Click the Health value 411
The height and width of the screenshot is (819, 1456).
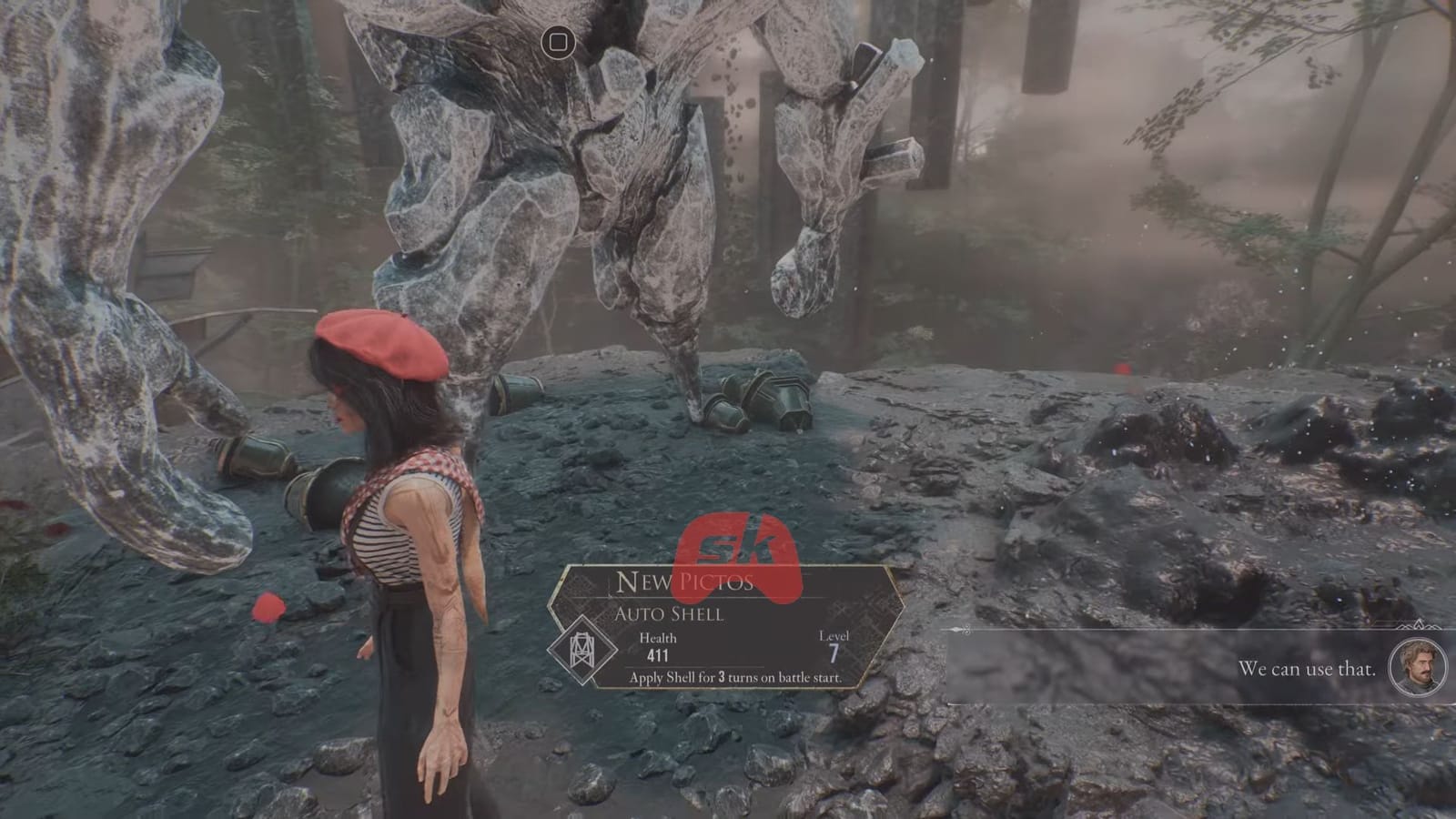[657, 654]
